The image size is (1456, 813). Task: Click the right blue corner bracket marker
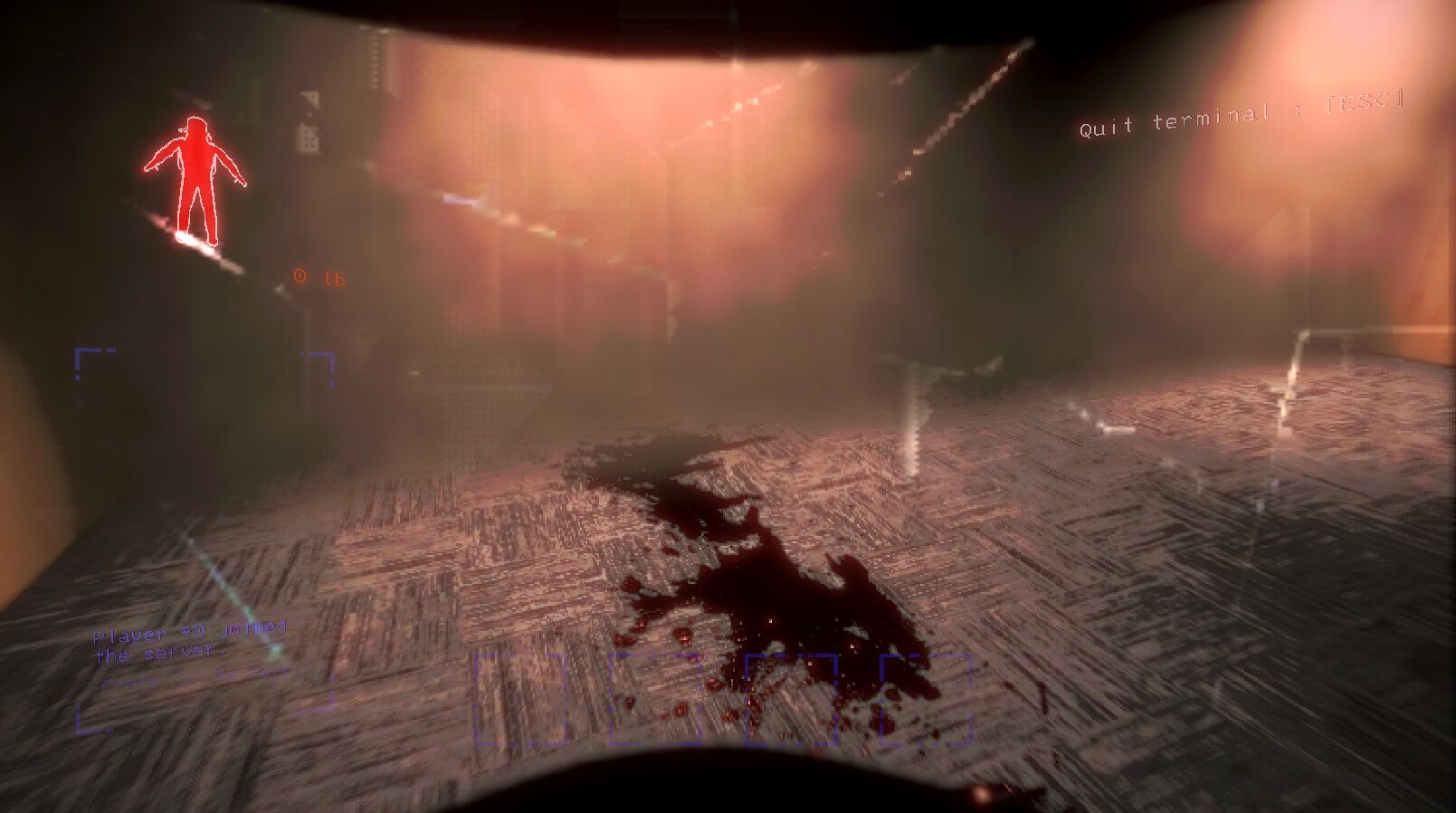[x=322, y=359]
